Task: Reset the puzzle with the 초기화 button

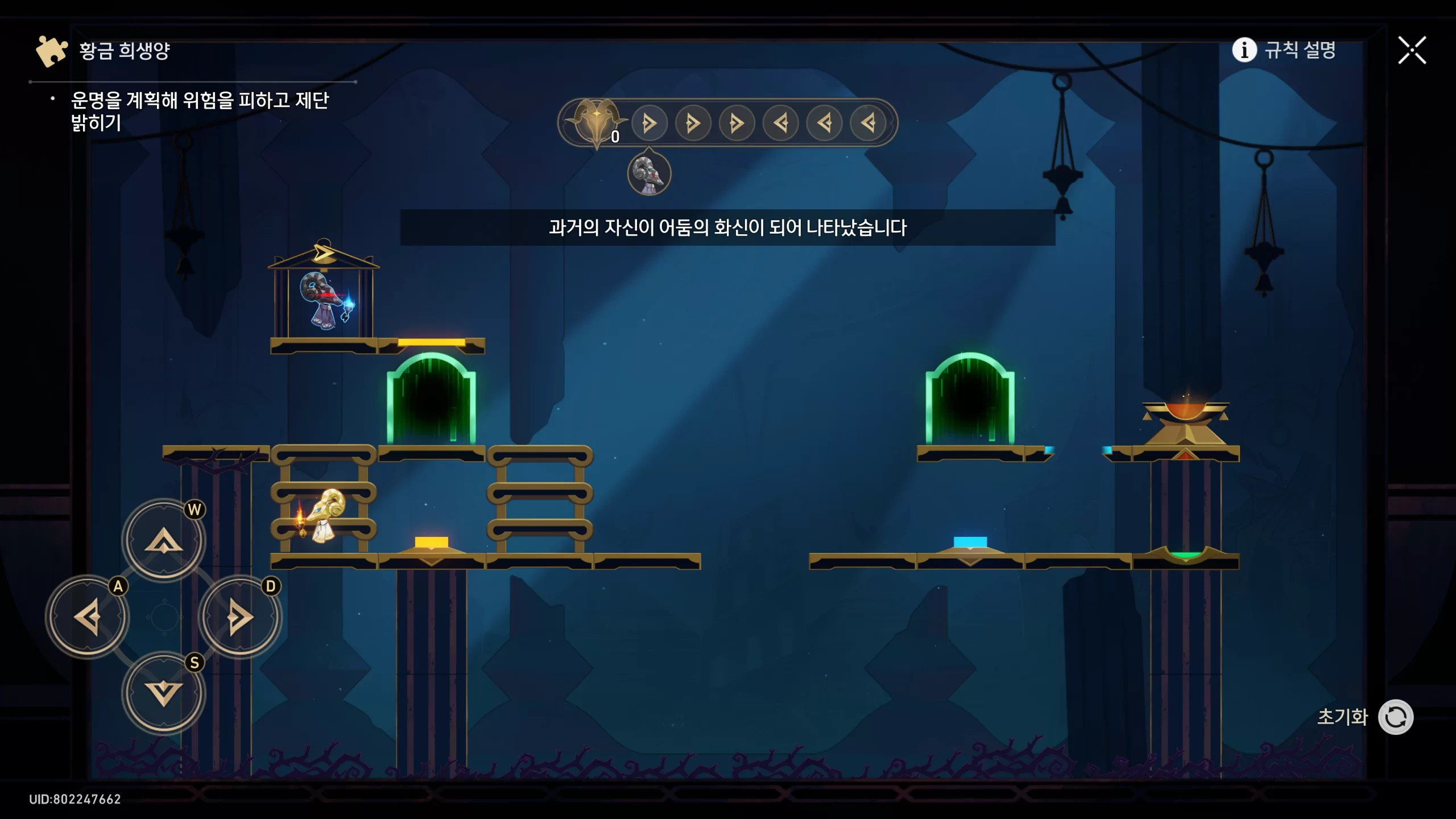Action: 1395,717
